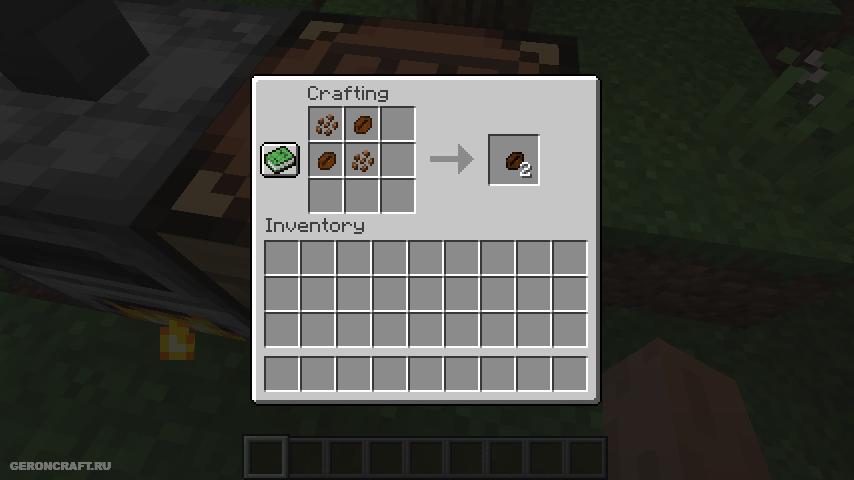854x480 pixels.
Task: Open the green recipe book
Action: 279,160
